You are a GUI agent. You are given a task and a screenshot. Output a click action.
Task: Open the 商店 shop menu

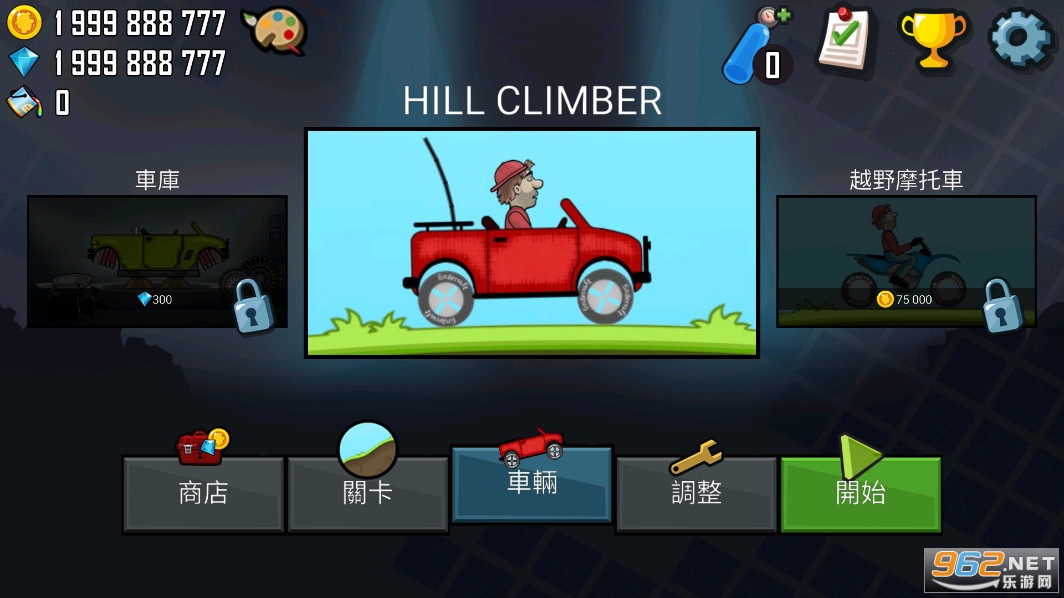tap(203, 493)
